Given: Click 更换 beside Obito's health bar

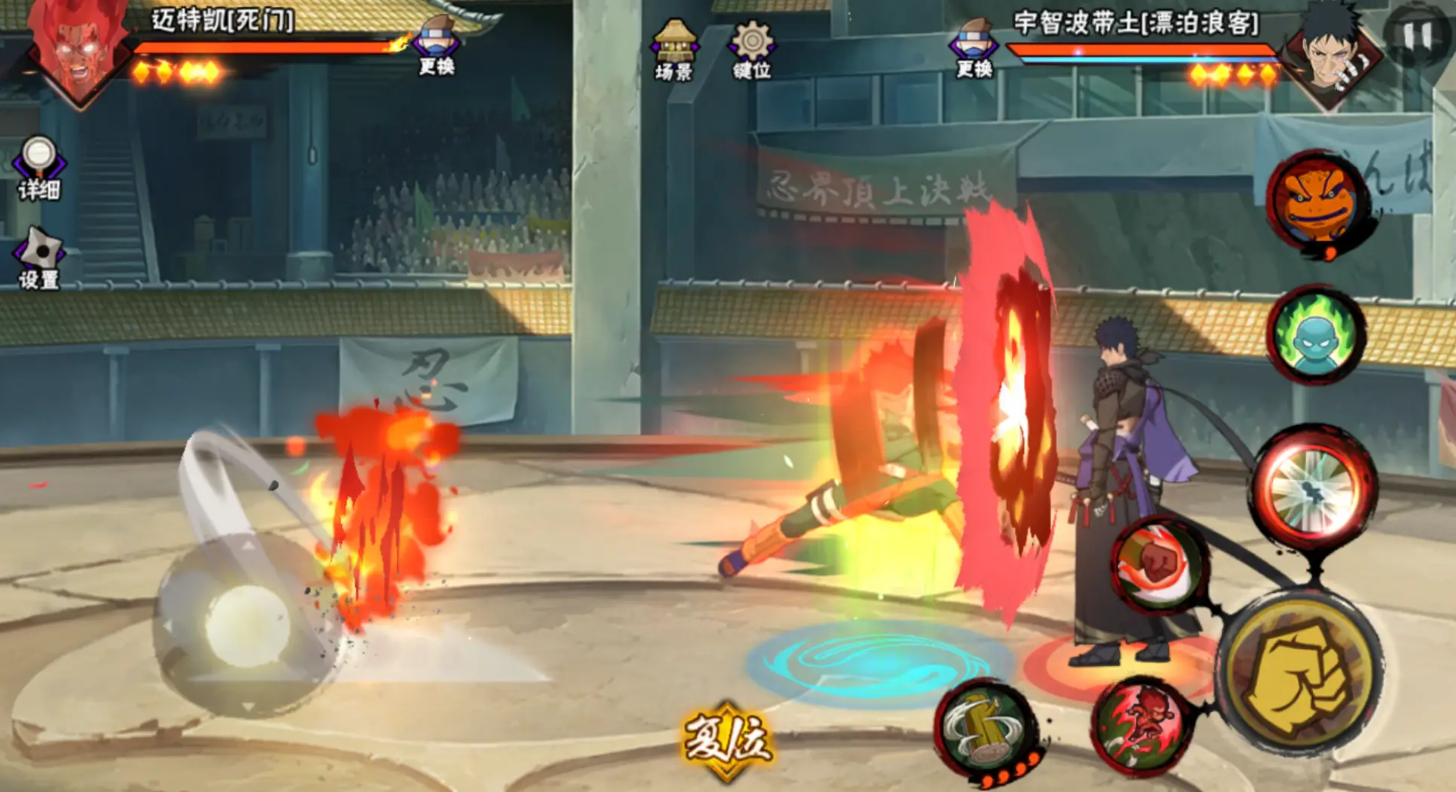Looking at the screenshot, I should click(x=974, y=48).
